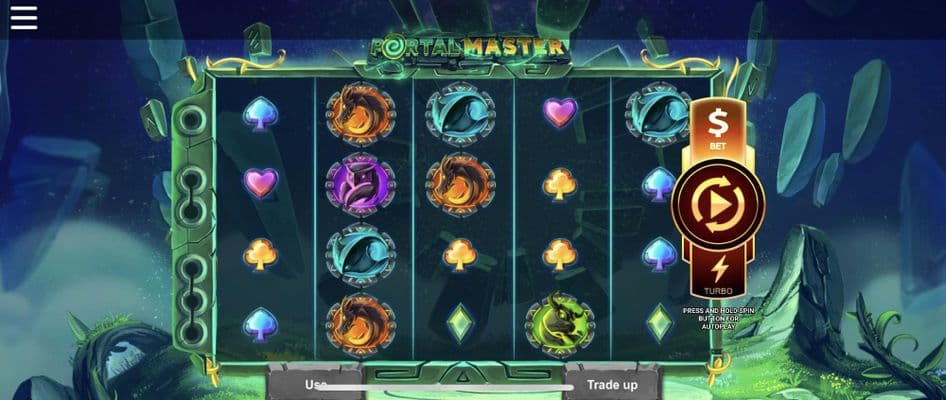Click the Use button
This screenshot has width=946, height=400.
coord(314,384)
